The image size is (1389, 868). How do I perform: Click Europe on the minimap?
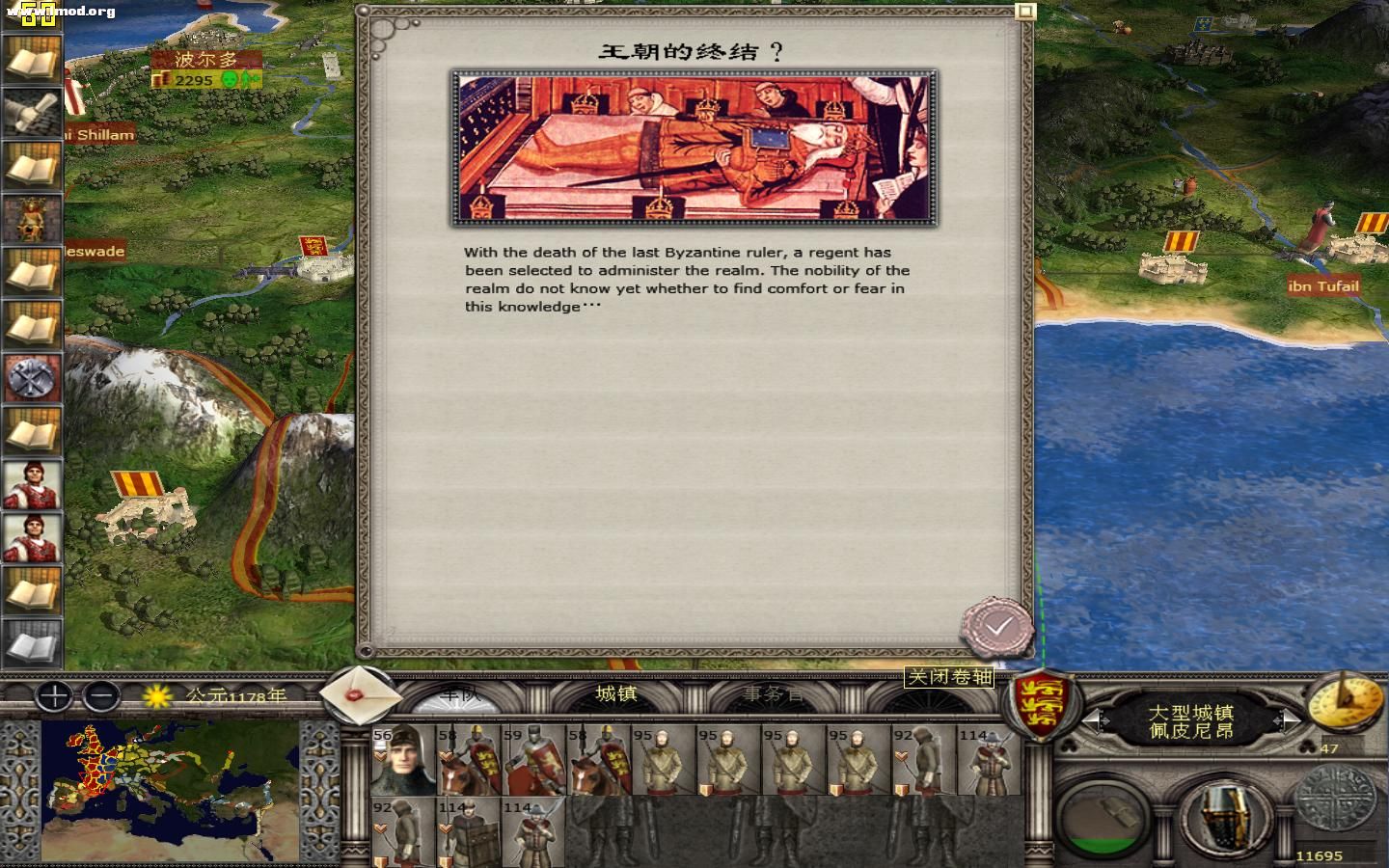[96, 767]
